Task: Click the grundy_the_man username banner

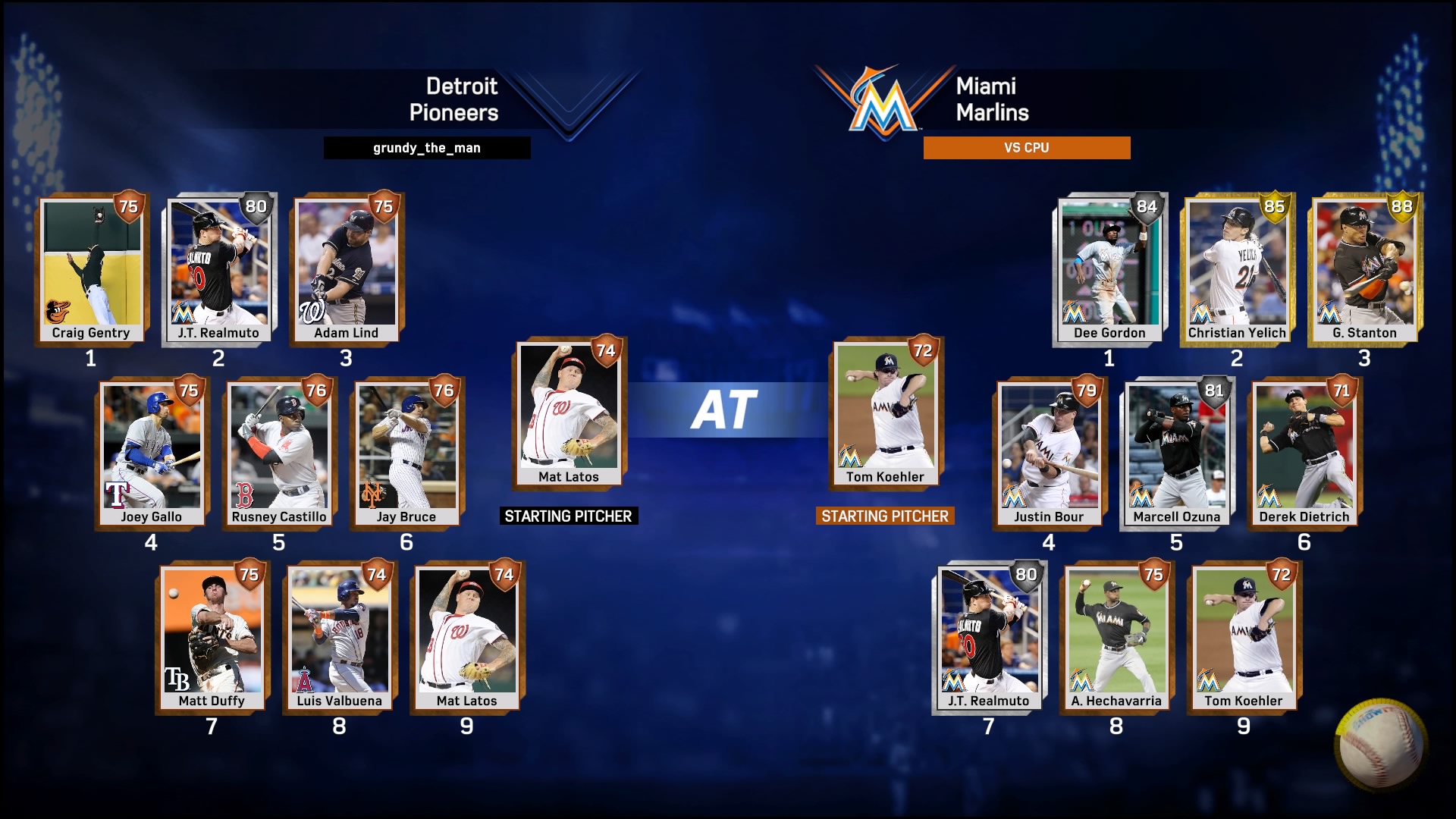Action: (427, 148)
